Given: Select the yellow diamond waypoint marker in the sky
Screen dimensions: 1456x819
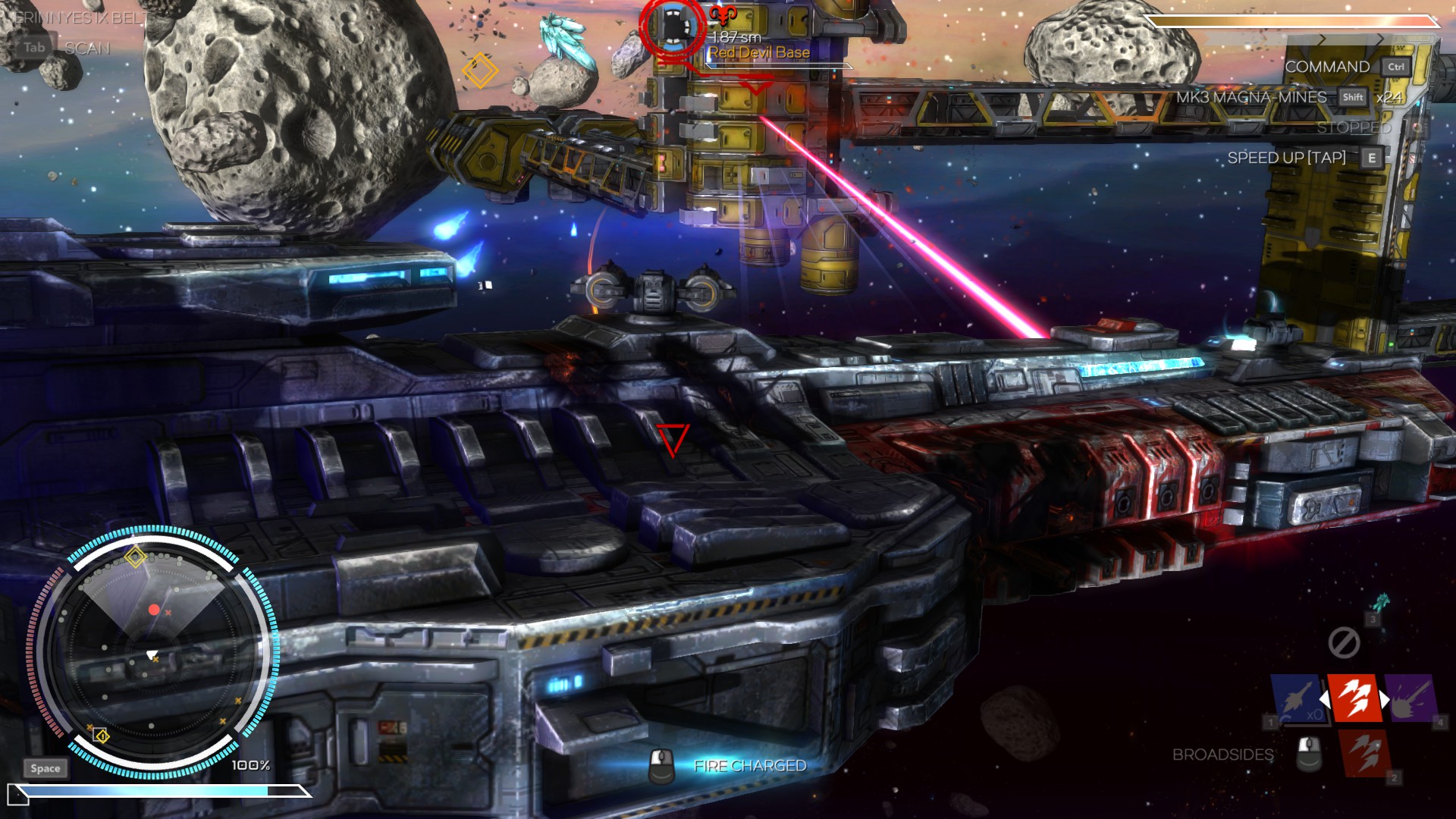Looking at the screenshot, I should [480, 71].
